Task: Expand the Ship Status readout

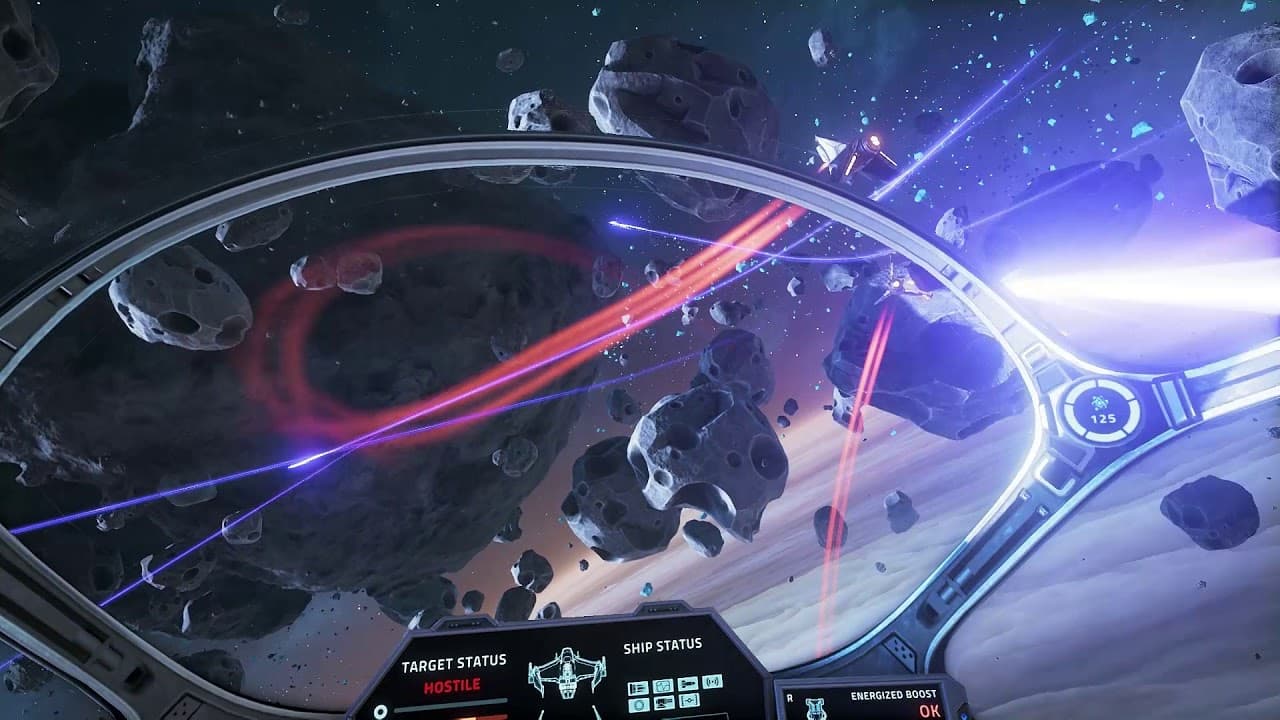Action: click(x=665, y=648)
